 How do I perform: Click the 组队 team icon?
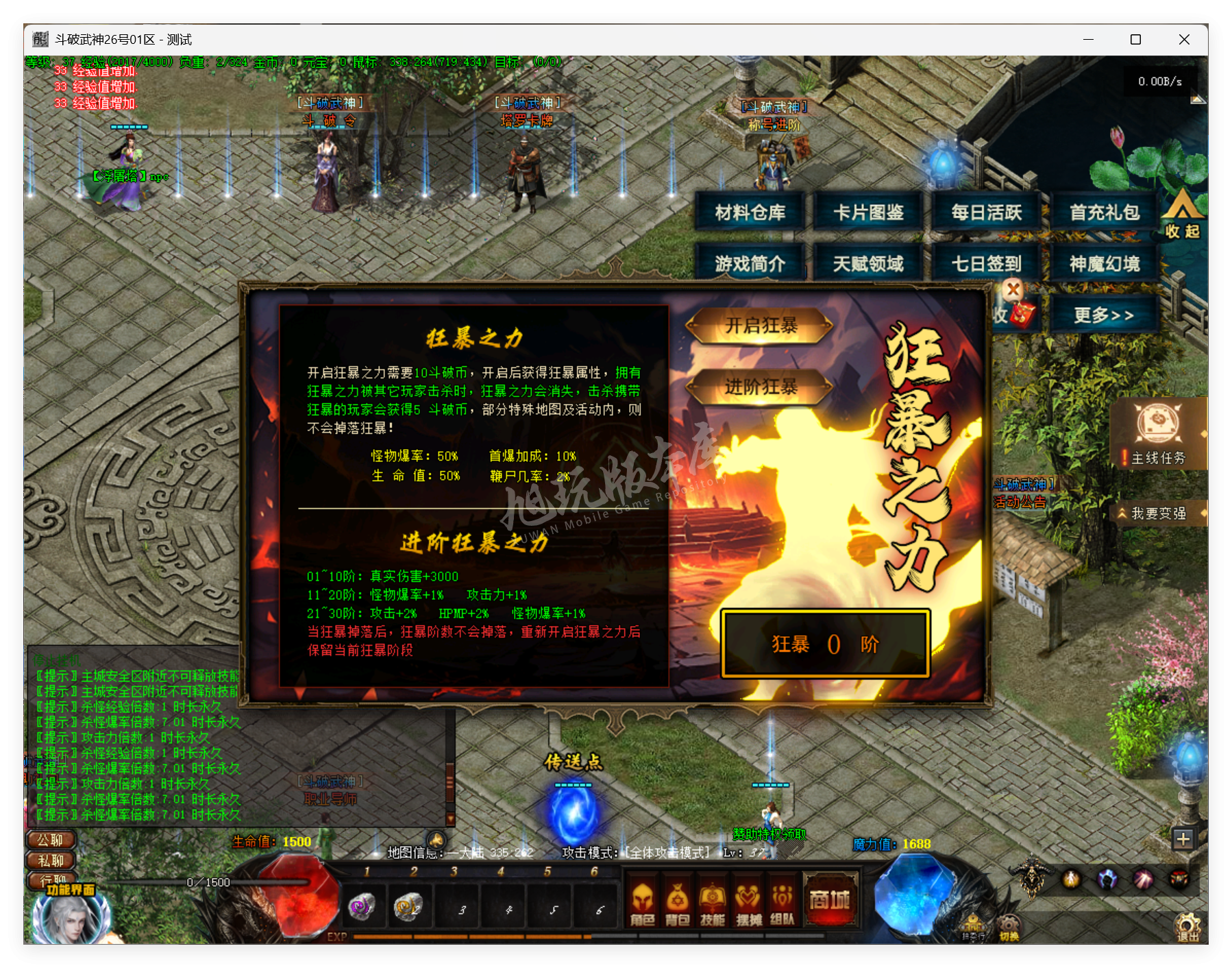783,903
